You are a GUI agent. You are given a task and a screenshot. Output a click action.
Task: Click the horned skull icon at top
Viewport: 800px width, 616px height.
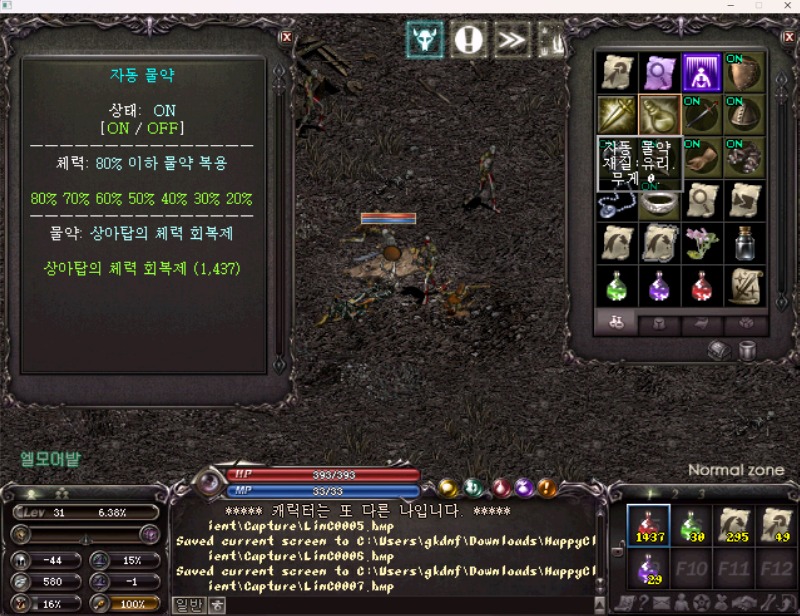pyautogui.click(x=425, y=40)
